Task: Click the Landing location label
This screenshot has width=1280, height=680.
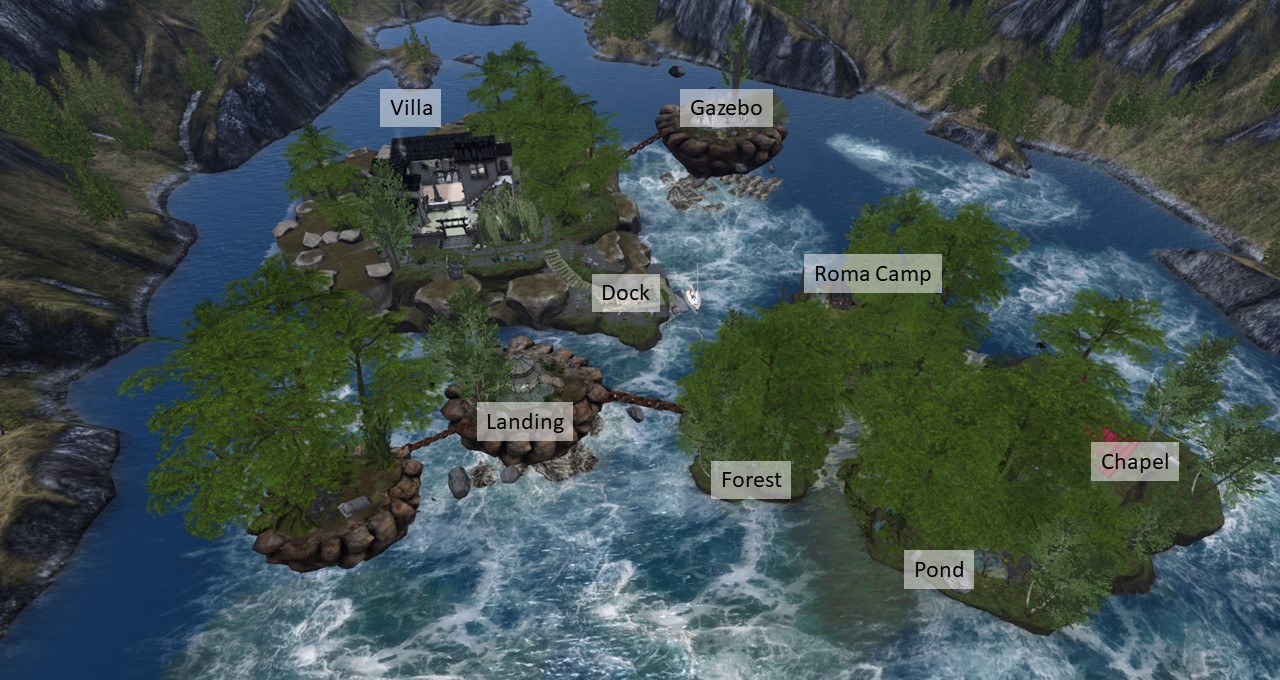Action: pos(525,422)
